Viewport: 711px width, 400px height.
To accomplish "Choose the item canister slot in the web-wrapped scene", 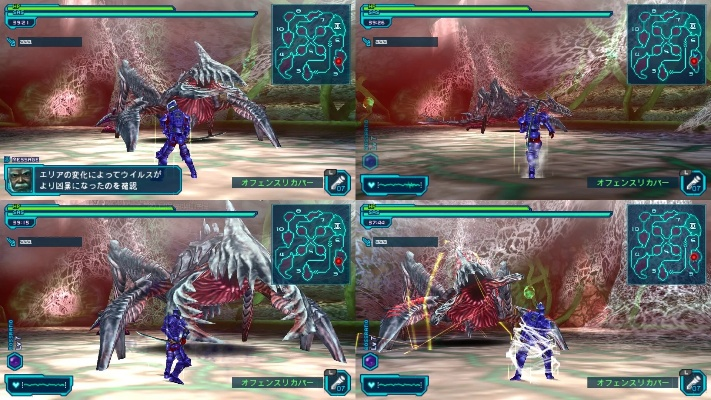I will [691, 382].
